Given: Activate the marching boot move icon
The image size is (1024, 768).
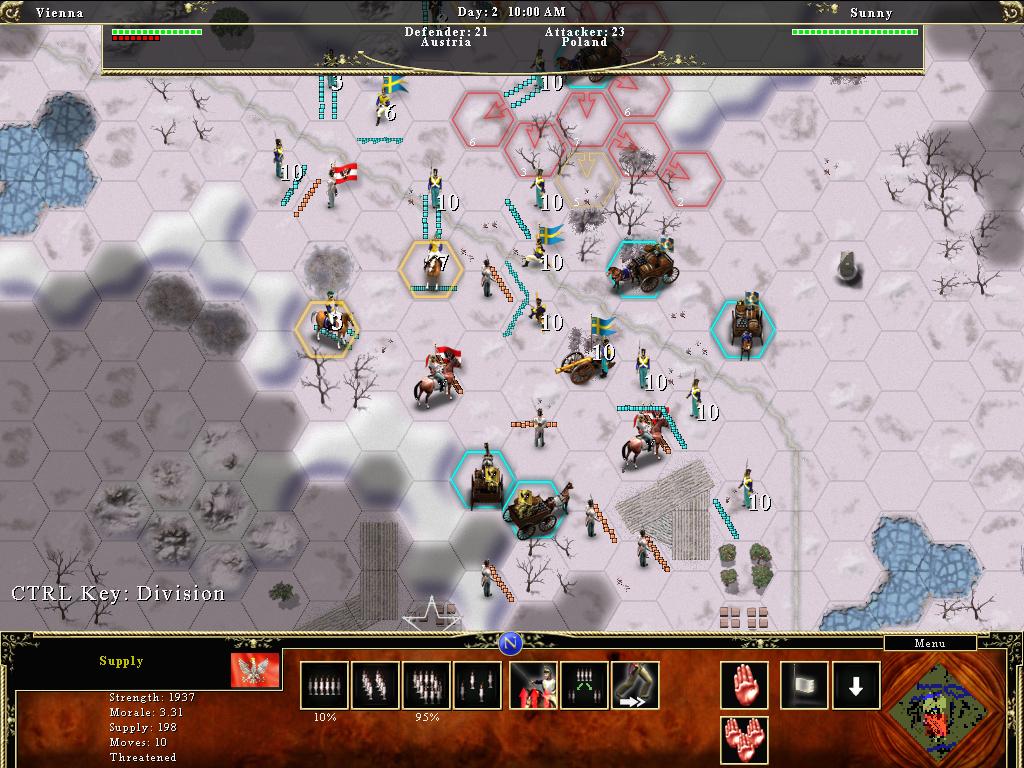Looking at the screenshot, I should 636,685.
